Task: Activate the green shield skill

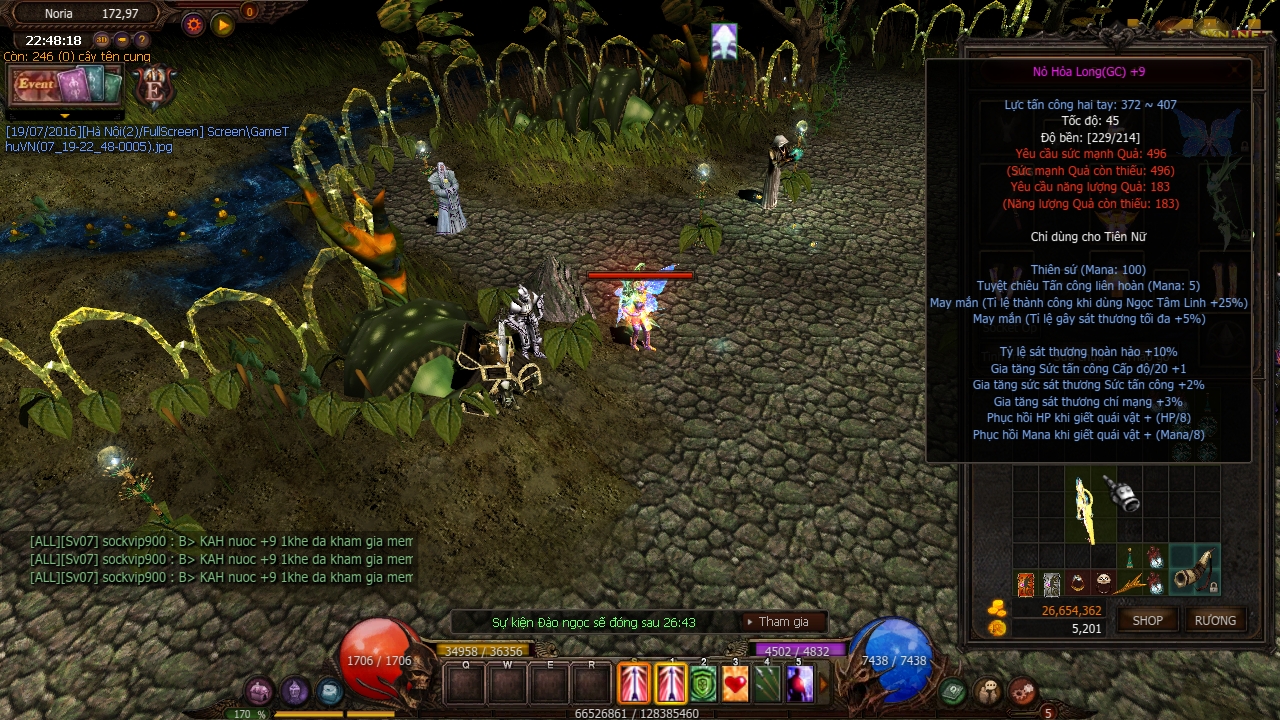Action: point(704,684)
